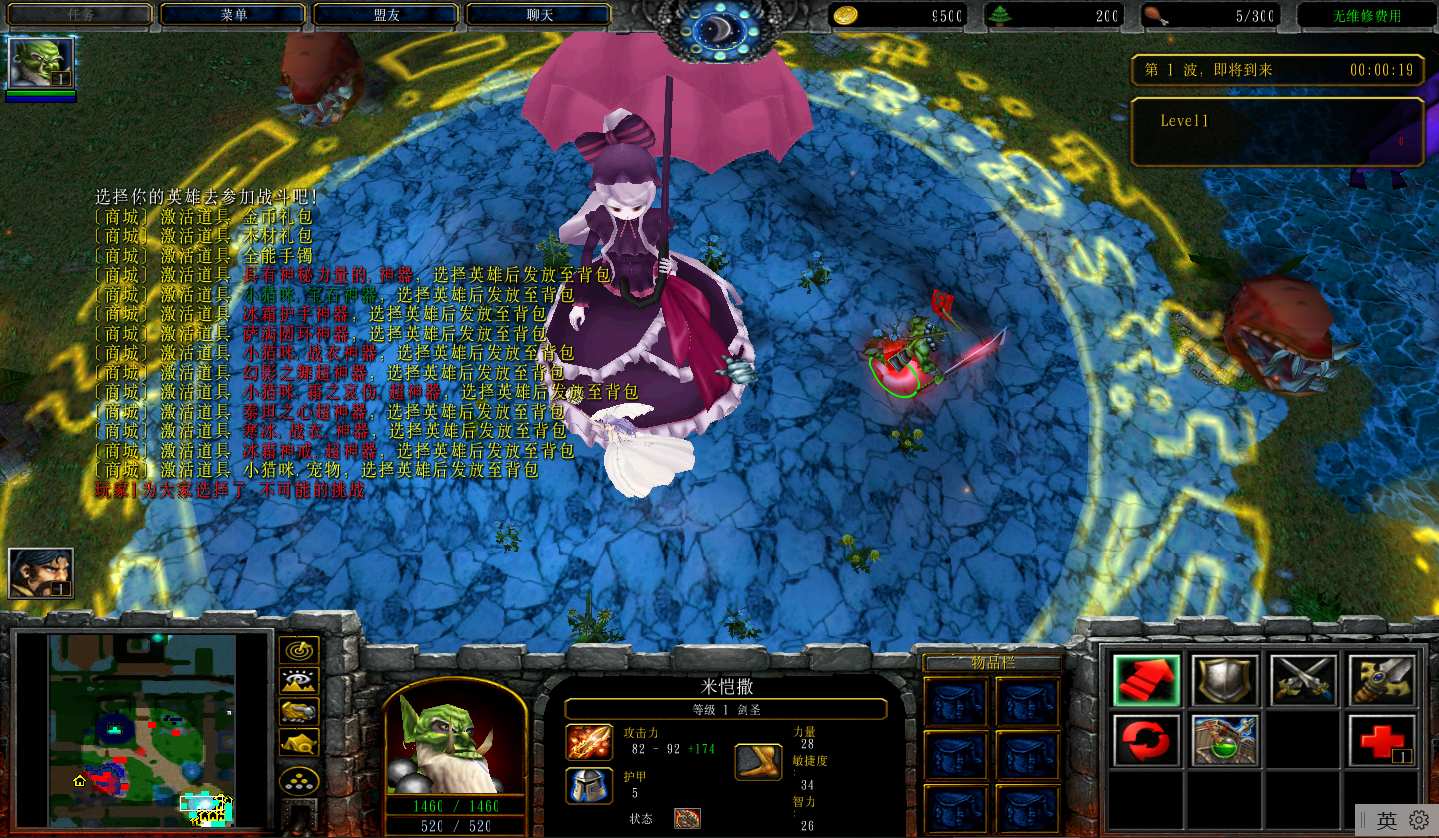Activate the red circular arrows command
This screenshot has height=838, width=1439.
tap(1146, 740)
